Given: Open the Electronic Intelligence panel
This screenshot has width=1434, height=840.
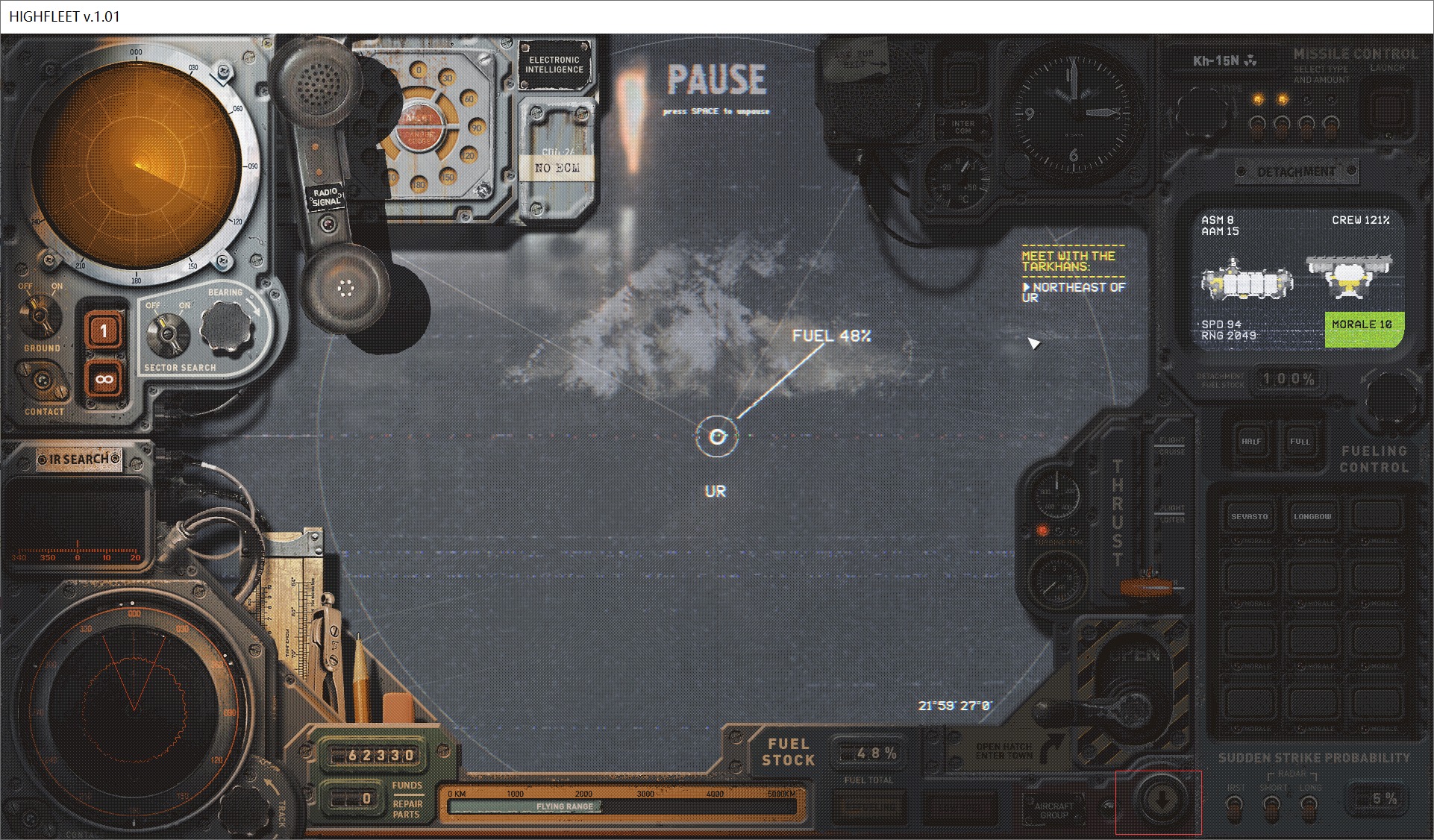Looking at the screenshot, I should coord(554,65).
